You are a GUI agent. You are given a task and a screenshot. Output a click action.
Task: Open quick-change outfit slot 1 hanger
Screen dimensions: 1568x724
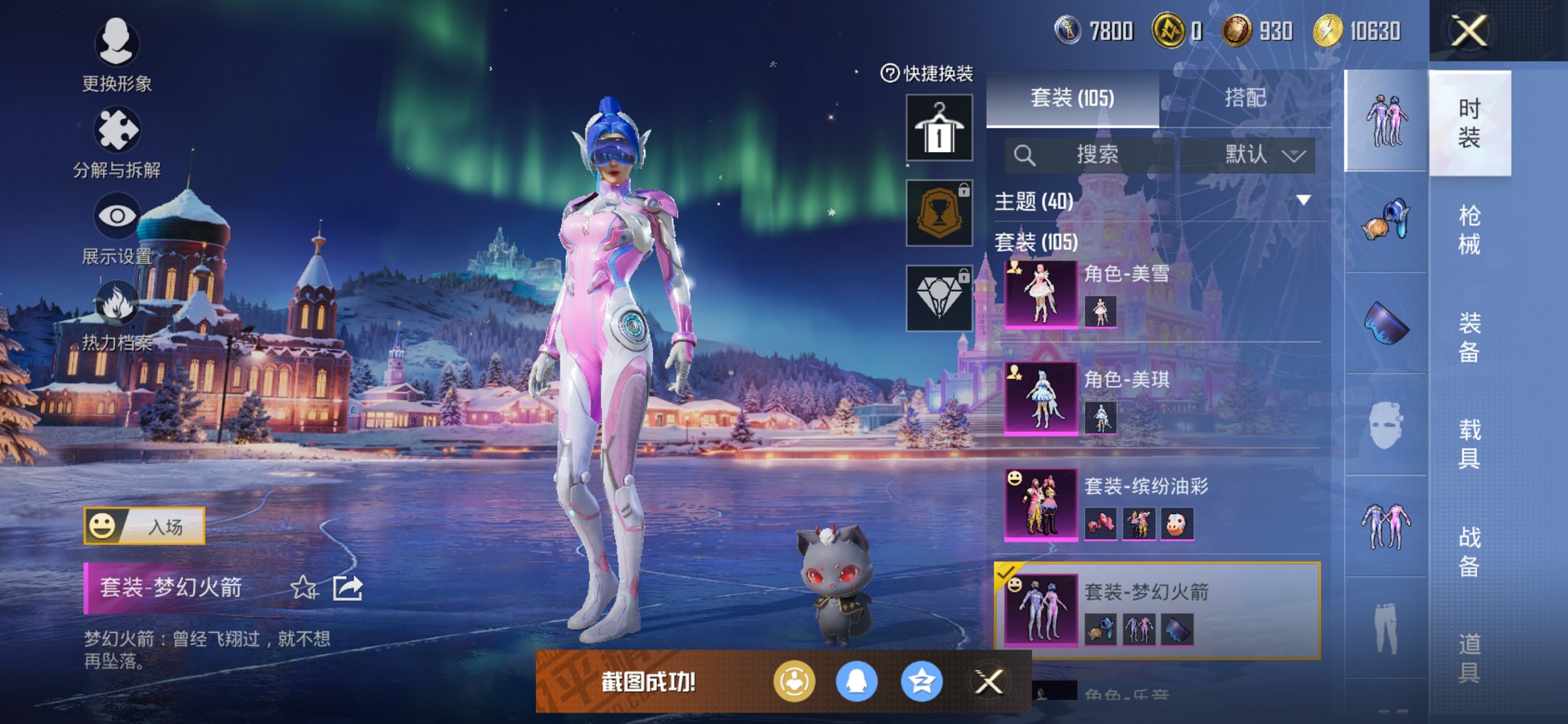pyautogui.click(x=939, y=128)
